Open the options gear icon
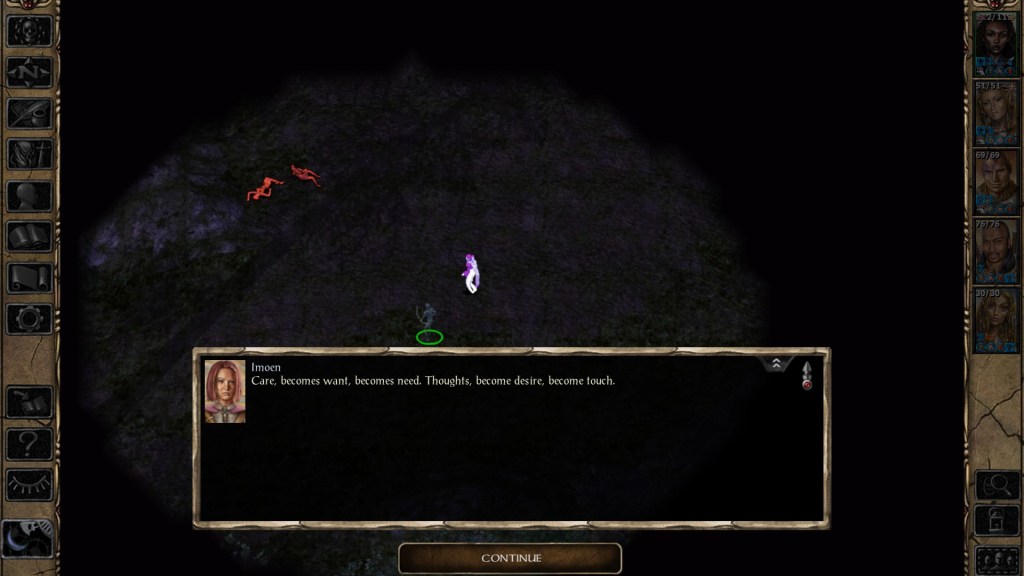The width and height of the screenshot is (1024, 576). [x=29, y=319]
